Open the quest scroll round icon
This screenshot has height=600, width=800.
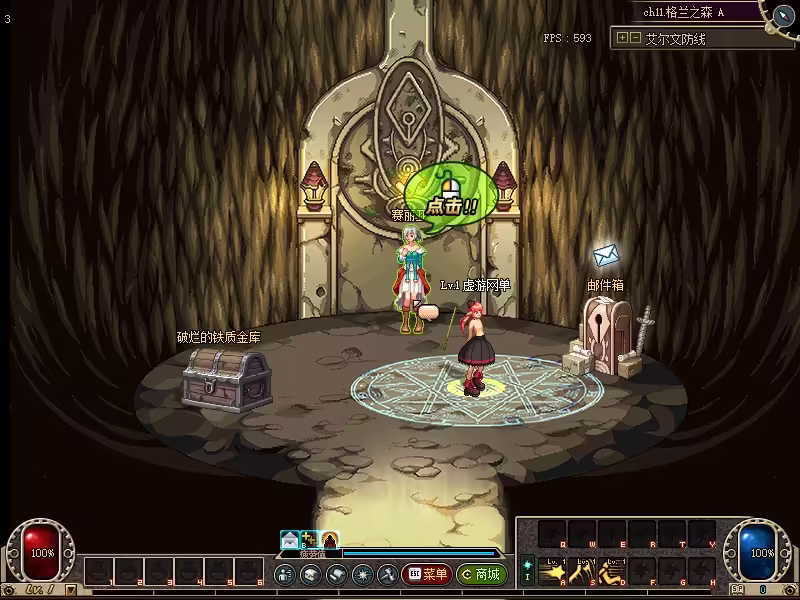click(x=336, y=574)
